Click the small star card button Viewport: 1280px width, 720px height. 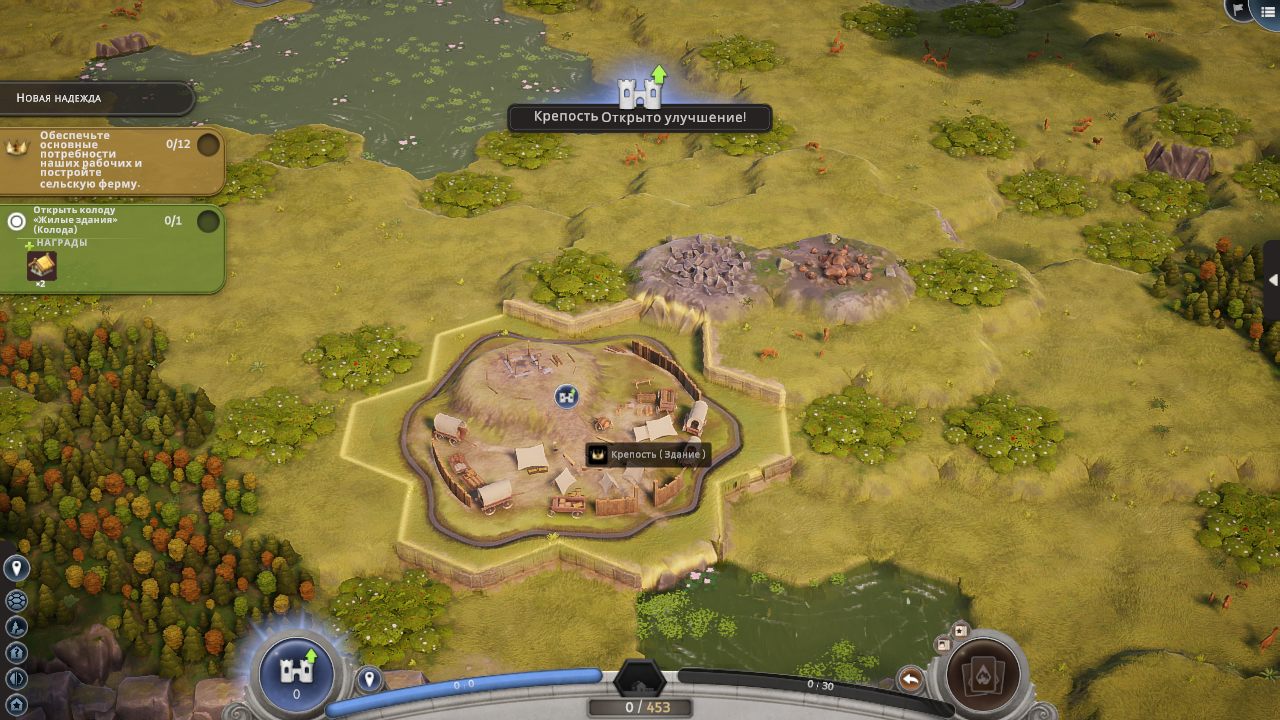[960, 630]
